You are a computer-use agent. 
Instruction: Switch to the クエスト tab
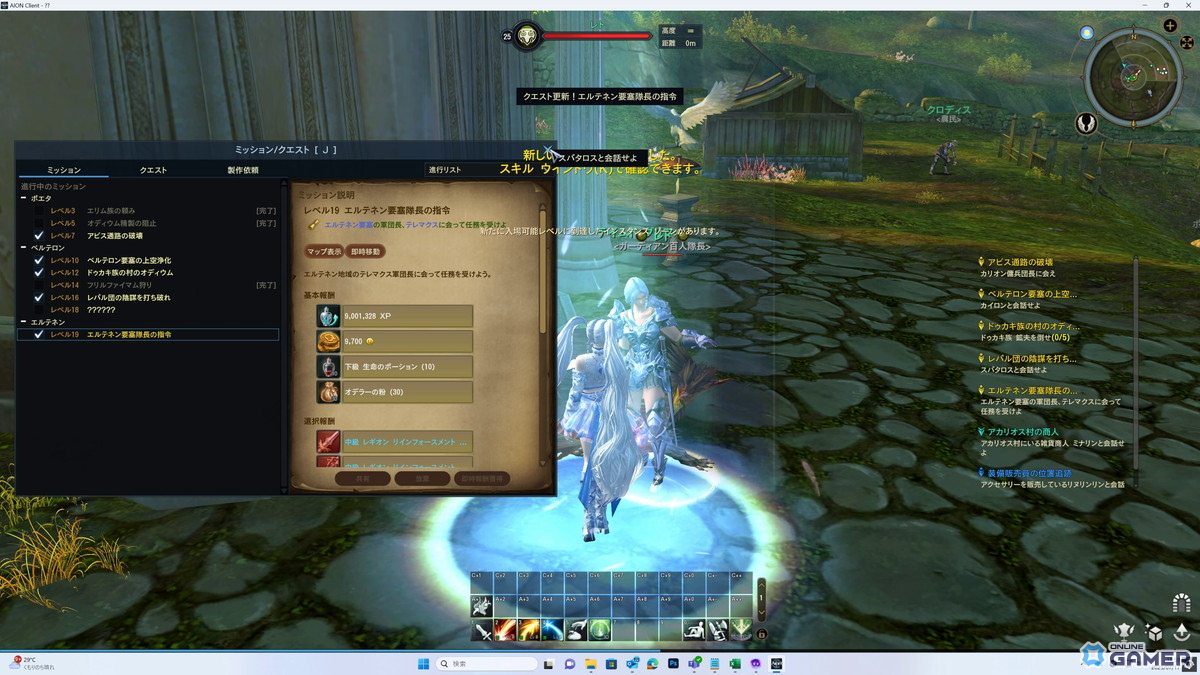pyautogui.click(x=153, y=170)
